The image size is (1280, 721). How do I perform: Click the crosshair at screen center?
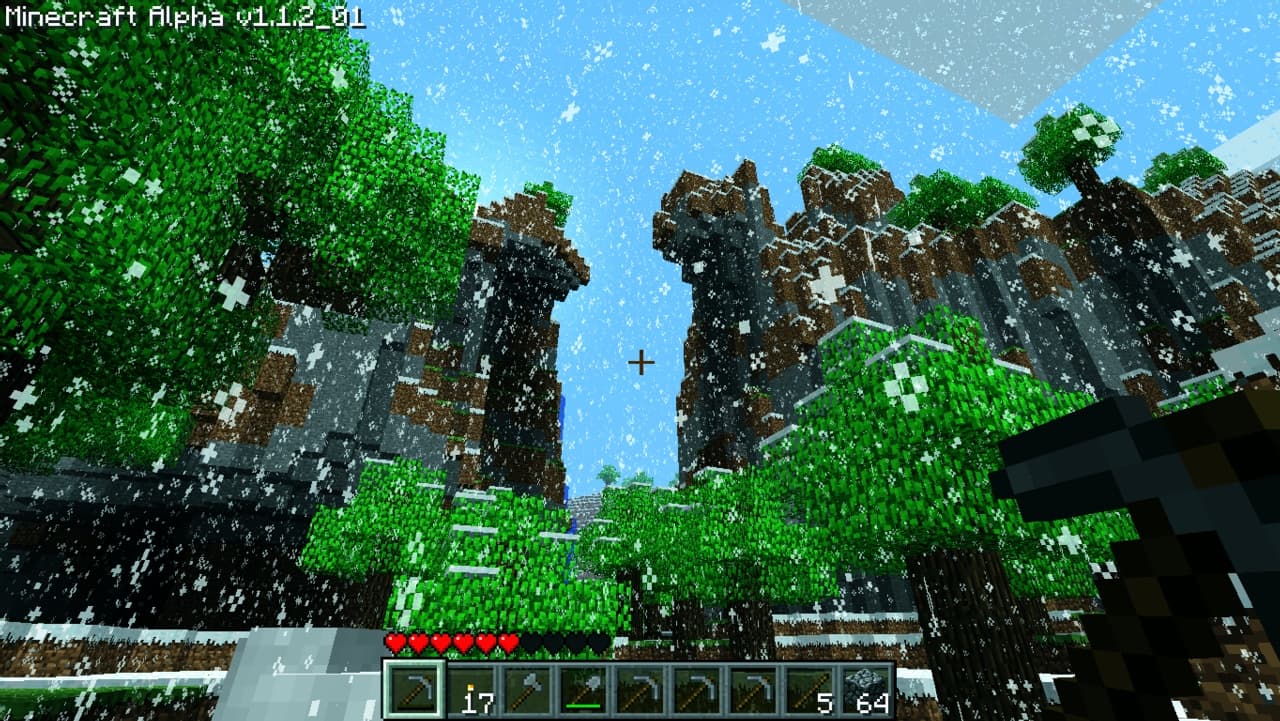pyautogui.click(x=640, y=360)
